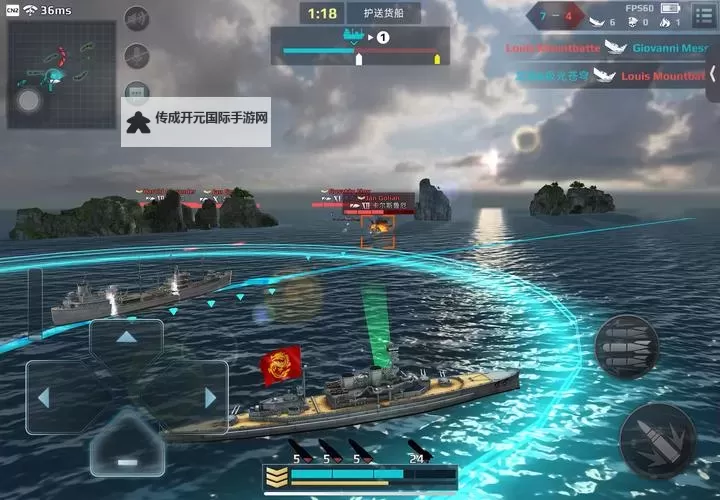The height and width of the screenshot is (500, 720).
Task: Launch torpedoes with the torpedo button
Action: click(626, 347)
